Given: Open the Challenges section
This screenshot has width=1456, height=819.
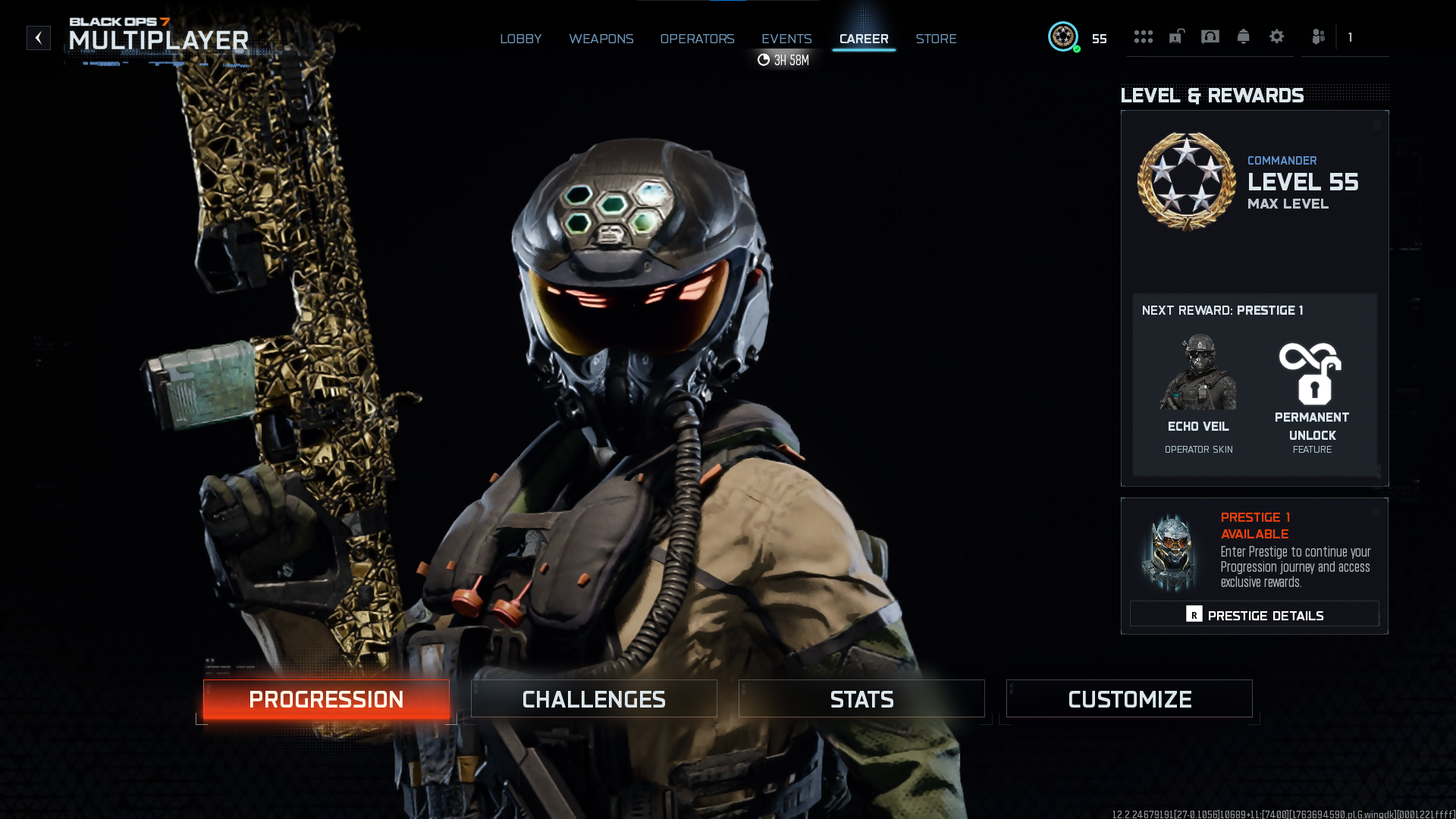Looking at the screenshot, I should [x=594, y=698].
